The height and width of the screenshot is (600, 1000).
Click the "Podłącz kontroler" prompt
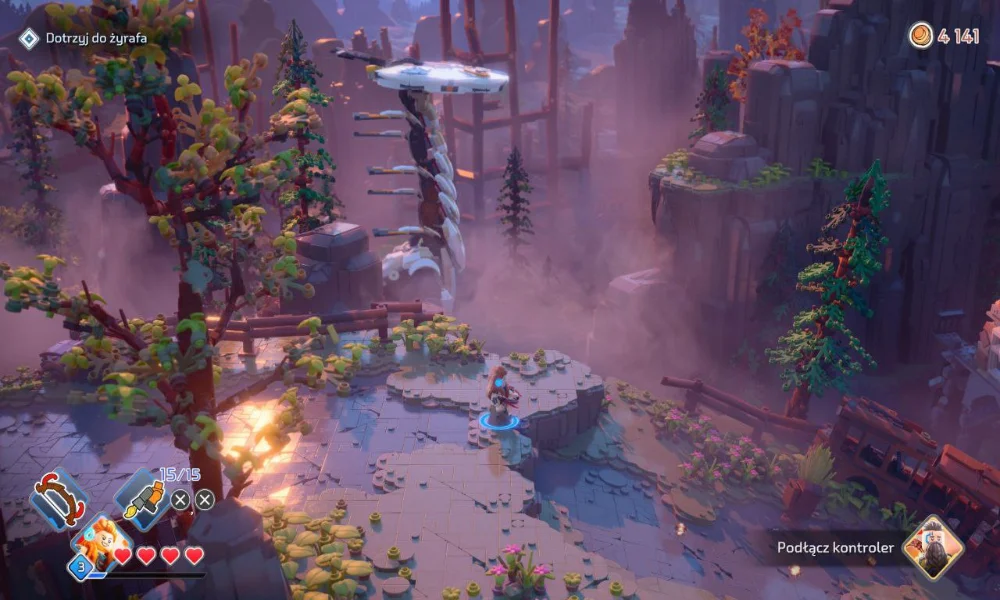click(835, 547)
